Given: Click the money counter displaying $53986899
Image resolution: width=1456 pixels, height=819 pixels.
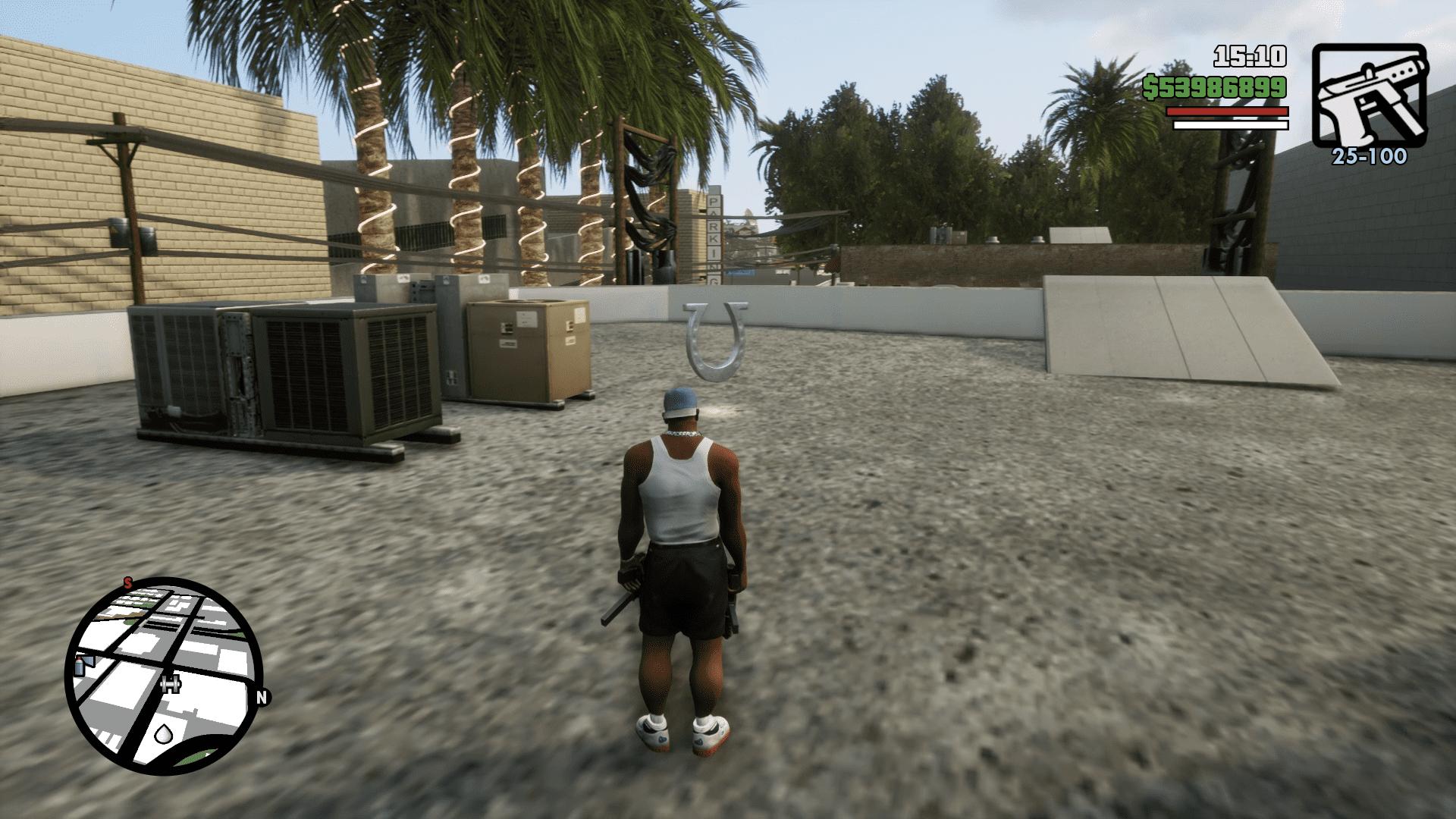Looking at the screenshot, I should (1215, 85).
